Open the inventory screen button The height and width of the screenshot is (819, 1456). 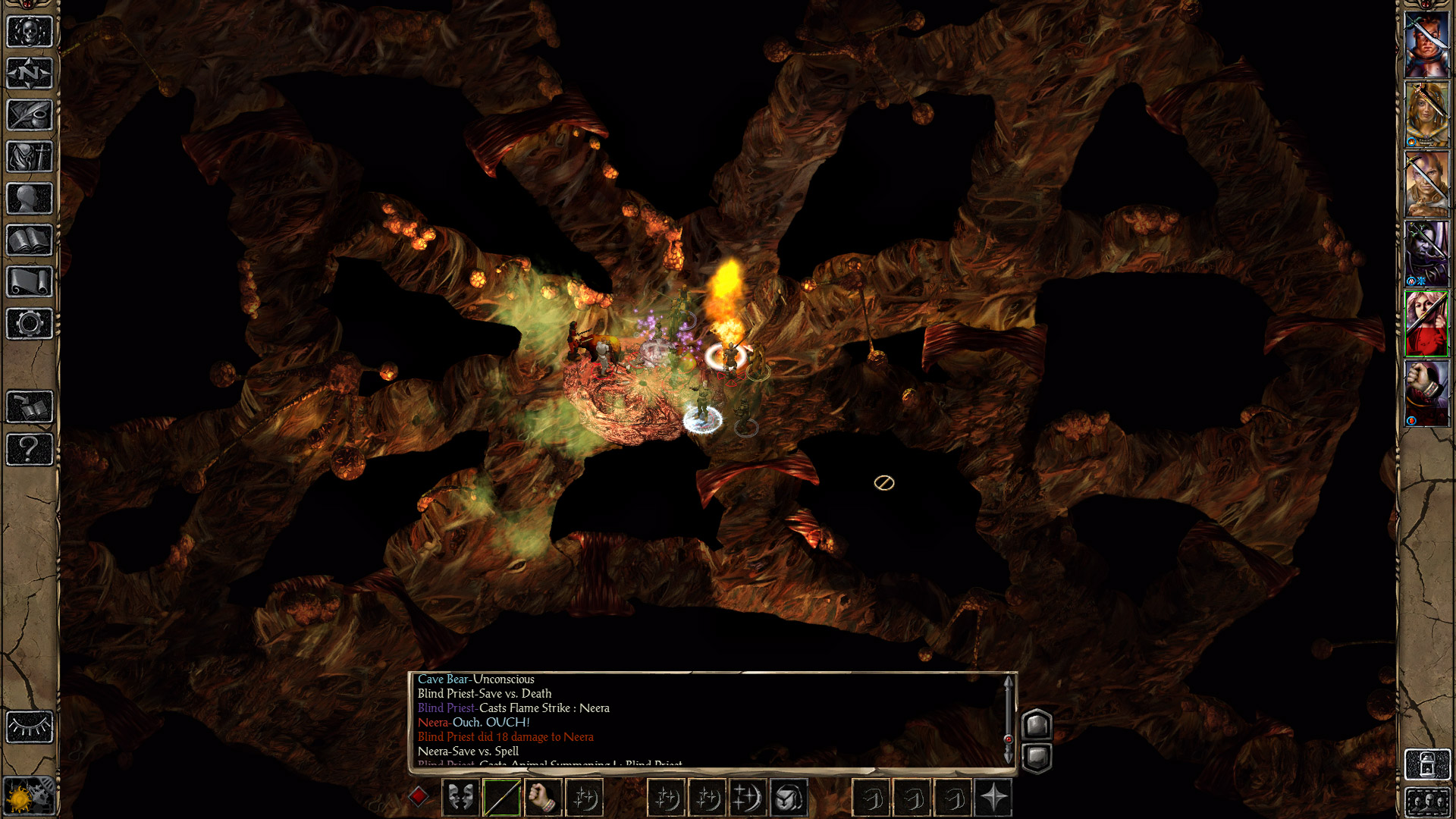[30, 157]
